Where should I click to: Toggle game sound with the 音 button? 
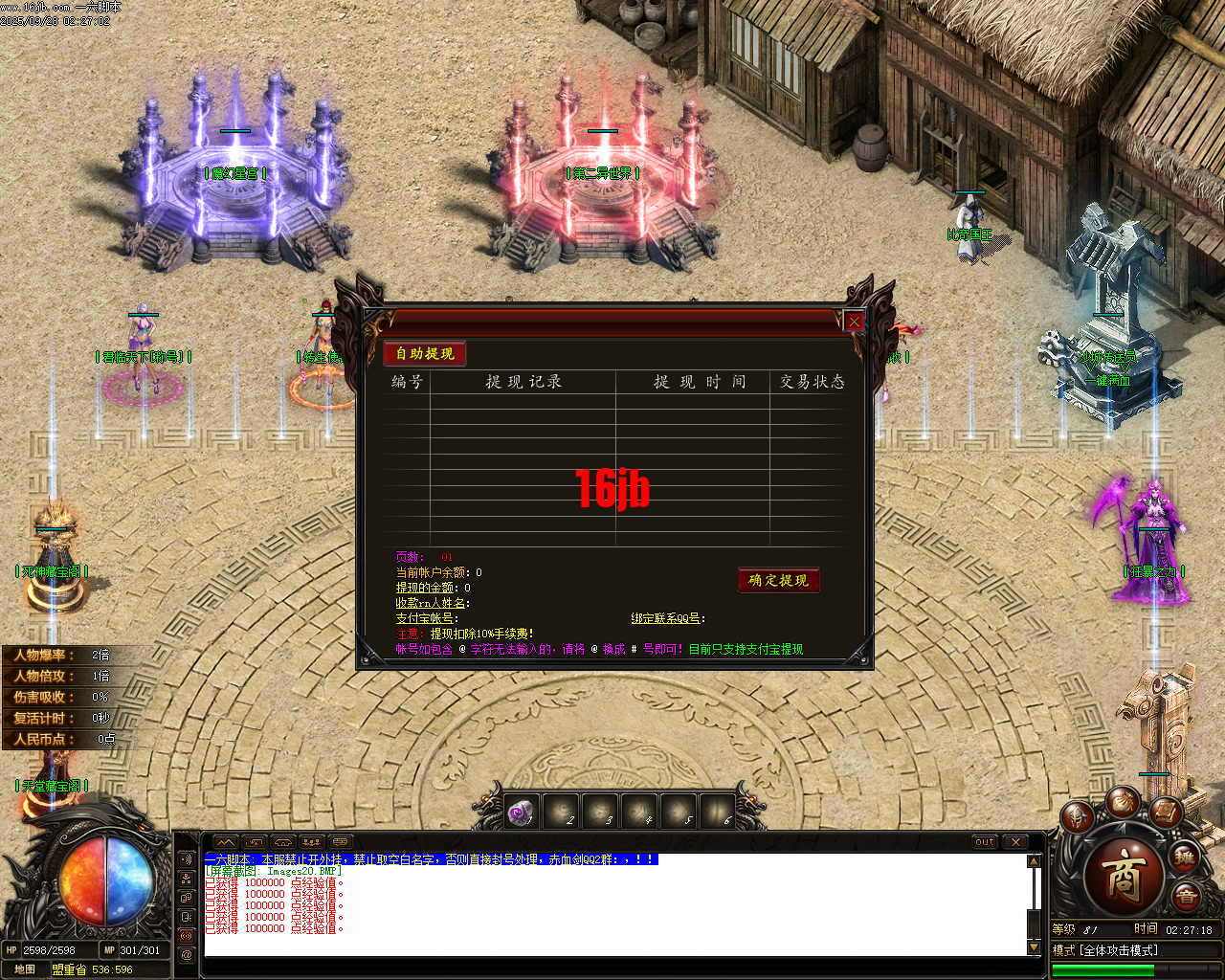click(1186, 896)
